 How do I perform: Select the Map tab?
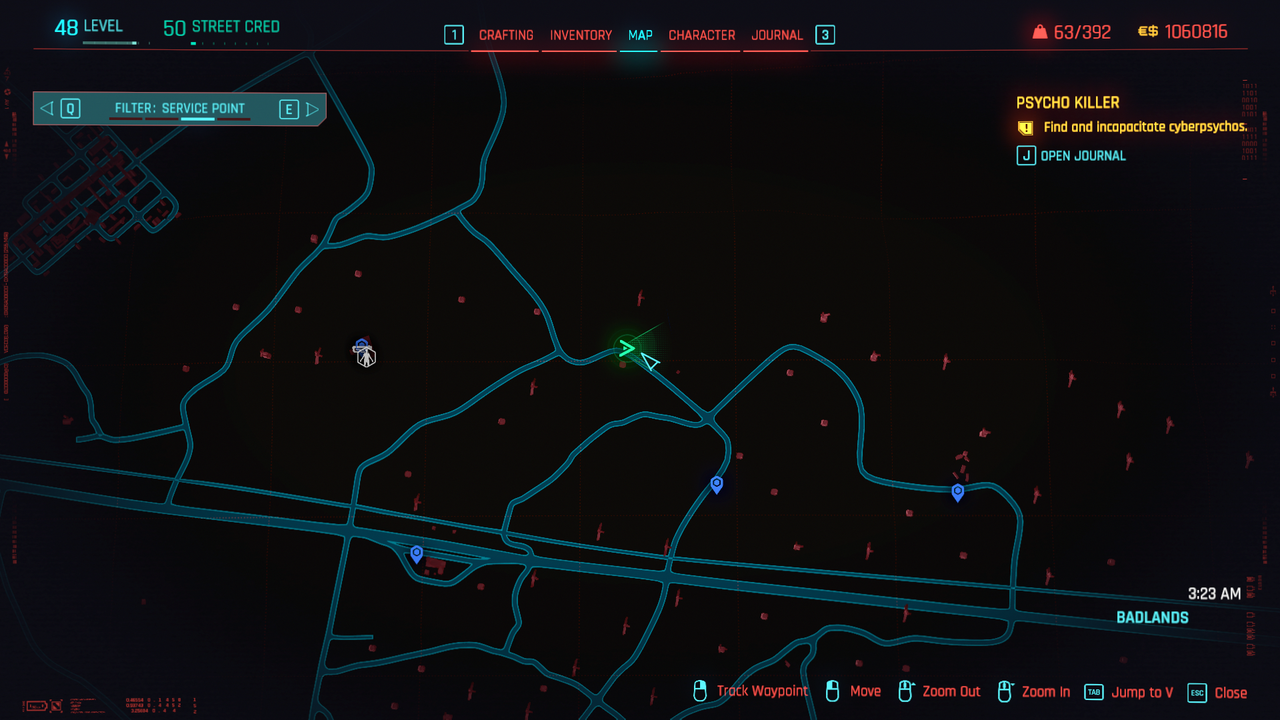[640, 35]
